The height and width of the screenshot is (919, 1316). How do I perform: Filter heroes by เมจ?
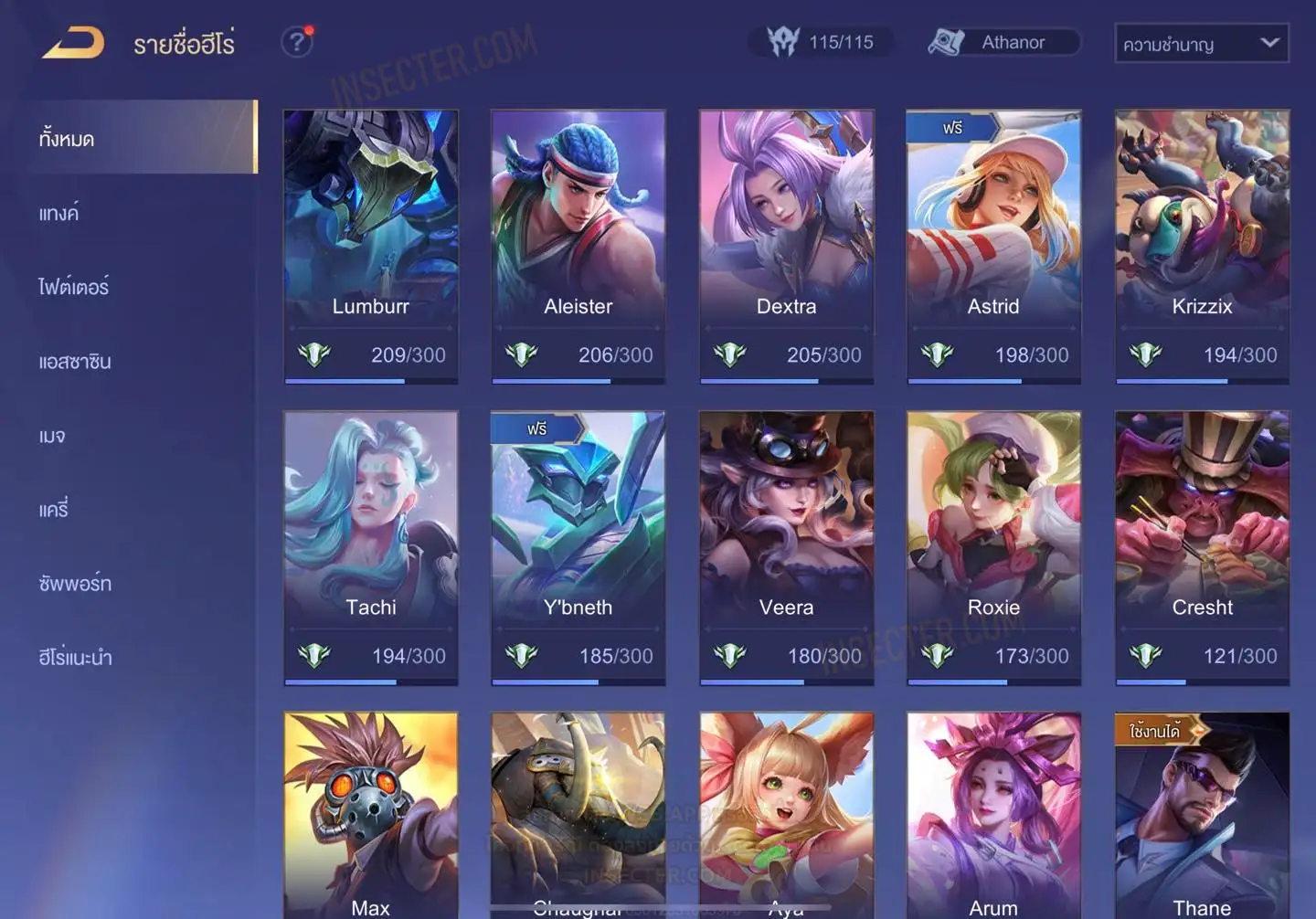pyautogui.click(x=52, y=436)
